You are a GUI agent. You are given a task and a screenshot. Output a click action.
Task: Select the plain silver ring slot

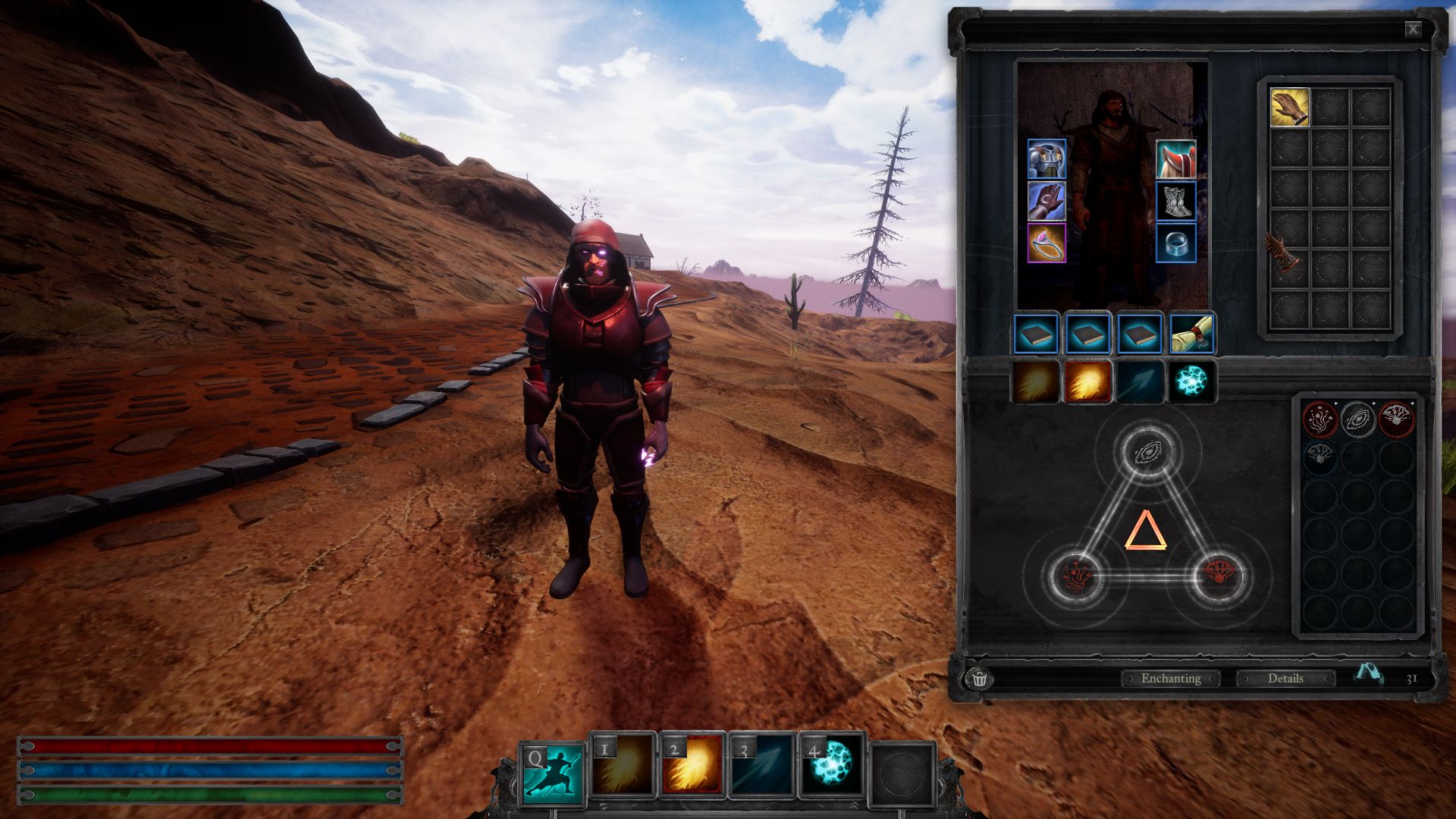tap(1175, 243)
